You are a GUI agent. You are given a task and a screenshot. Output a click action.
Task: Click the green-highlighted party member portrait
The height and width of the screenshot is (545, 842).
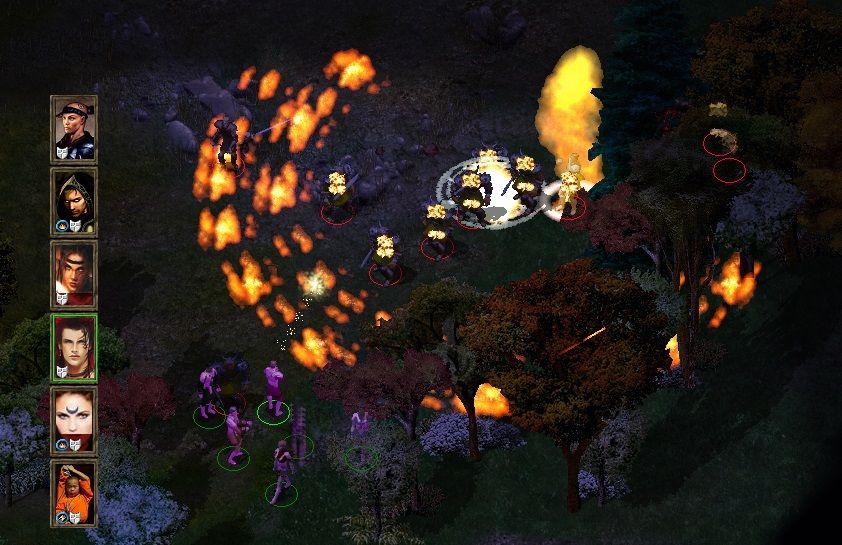[74, 347]
